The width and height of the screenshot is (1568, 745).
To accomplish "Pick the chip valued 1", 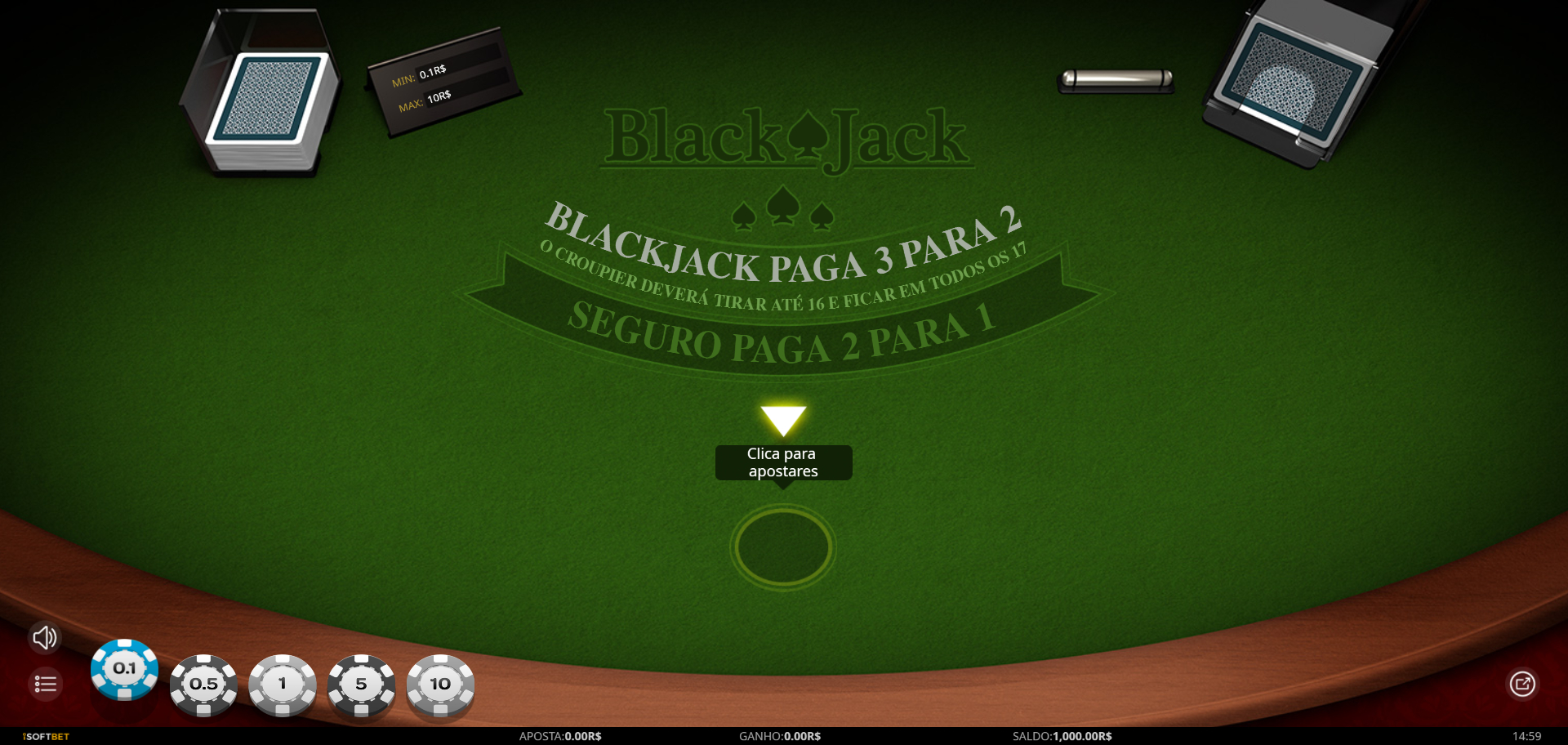I will (x=283, y=685).
